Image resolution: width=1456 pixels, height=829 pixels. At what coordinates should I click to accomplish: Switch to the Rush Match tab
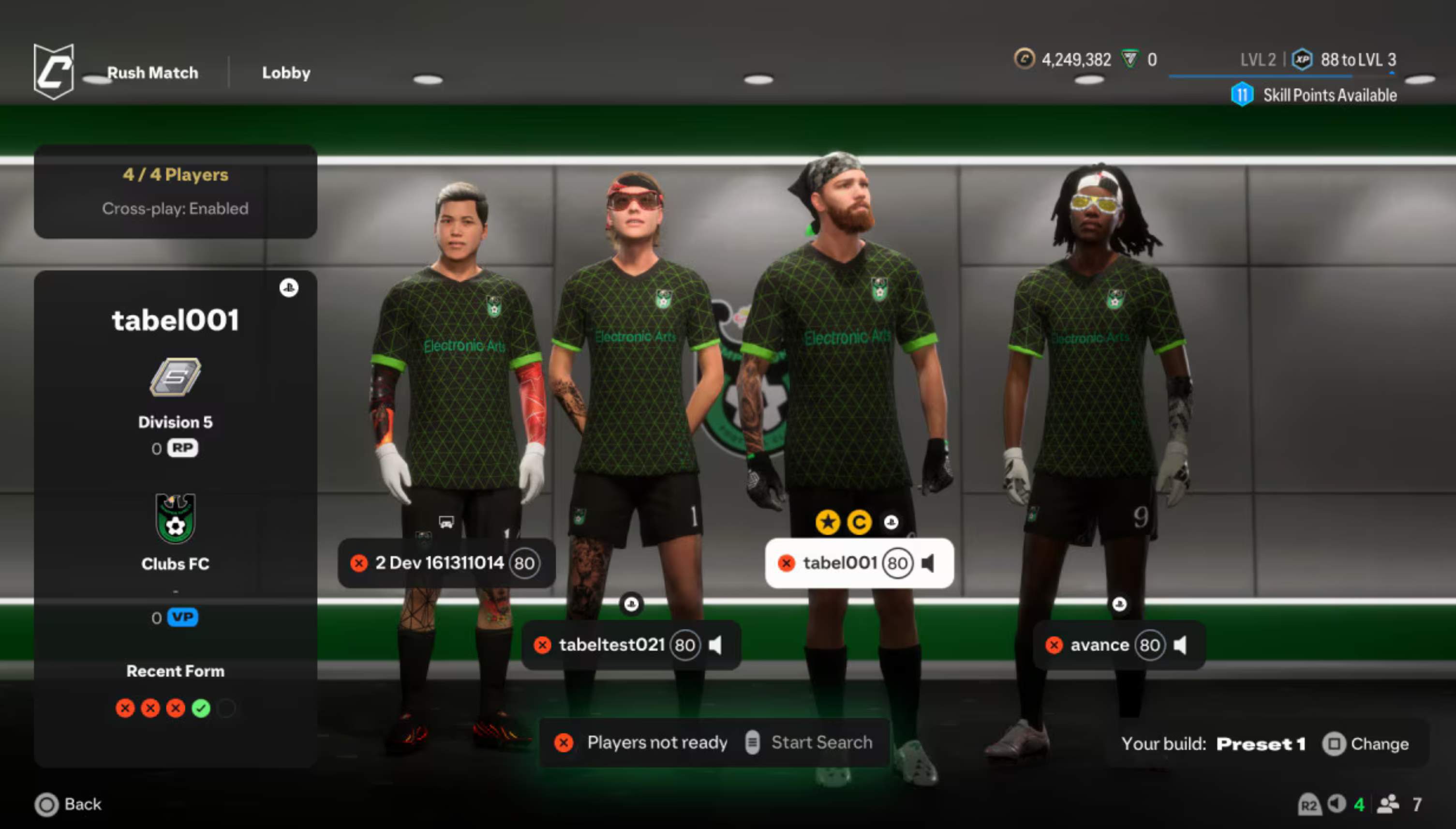[152, 72]
